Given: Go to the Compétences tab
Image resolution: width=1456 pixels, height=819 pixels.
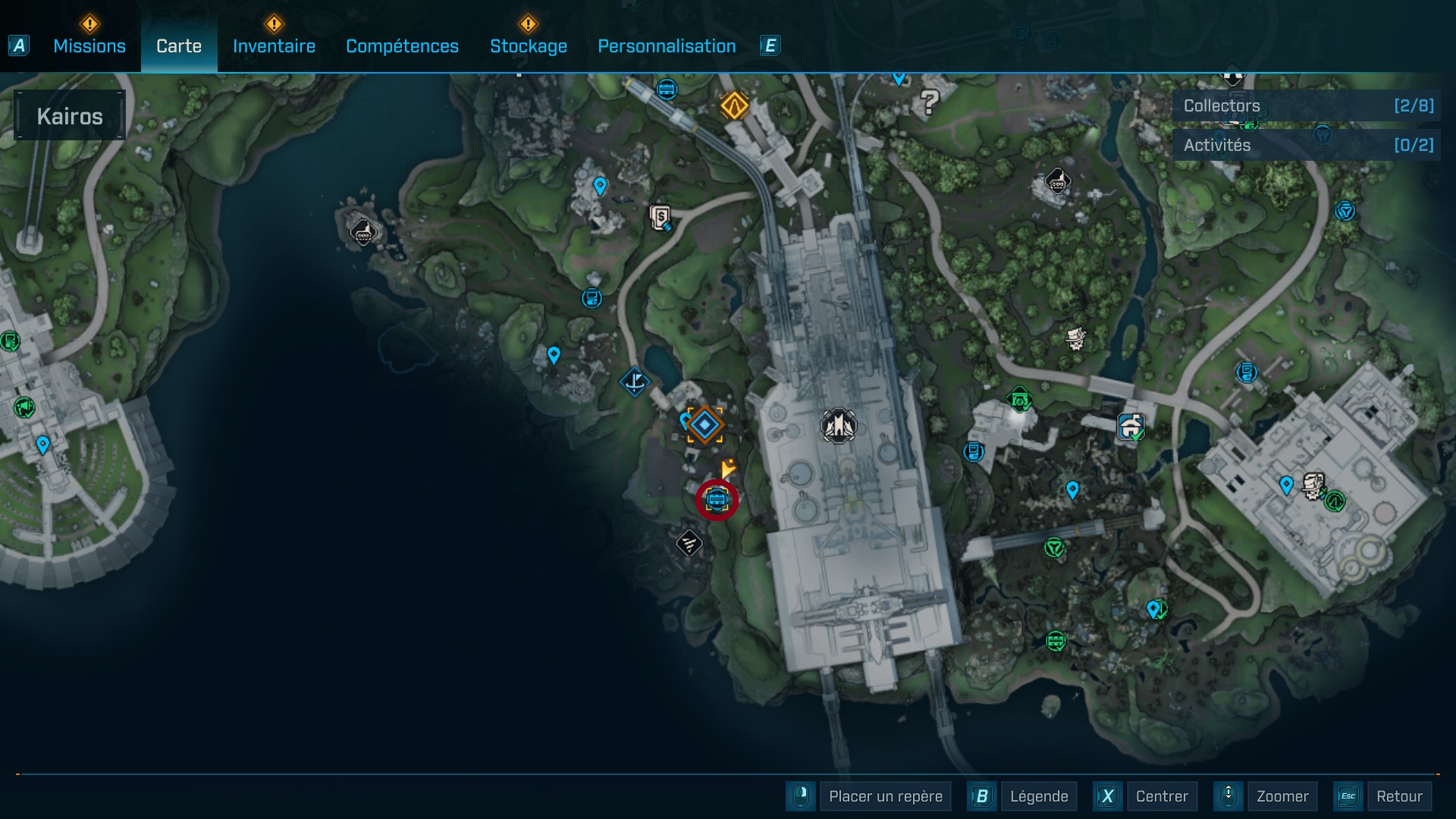Looking at the screenshot, I should 402,46.
